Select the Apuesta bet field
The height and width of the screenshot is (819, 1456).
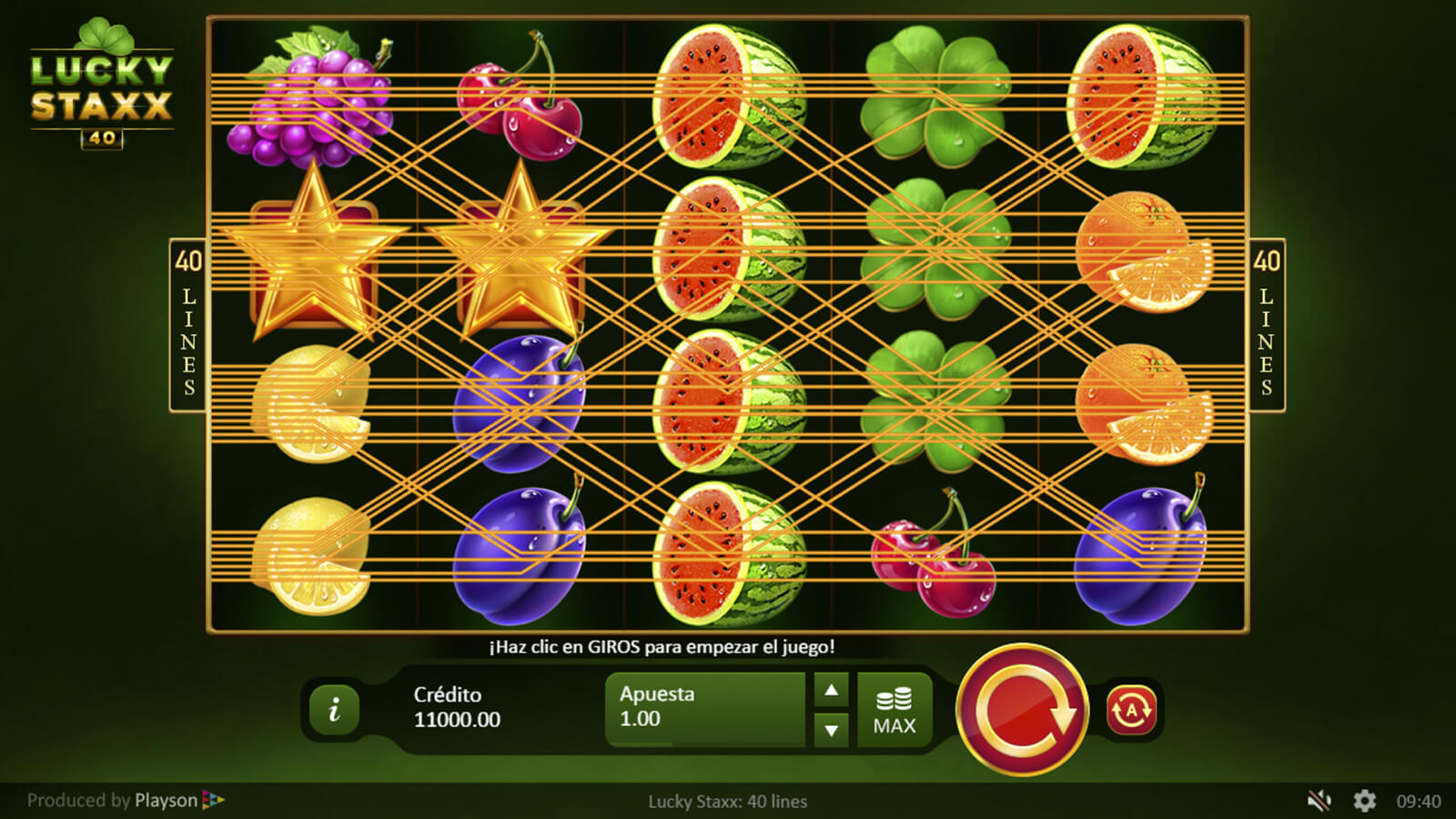pos(705,708)
